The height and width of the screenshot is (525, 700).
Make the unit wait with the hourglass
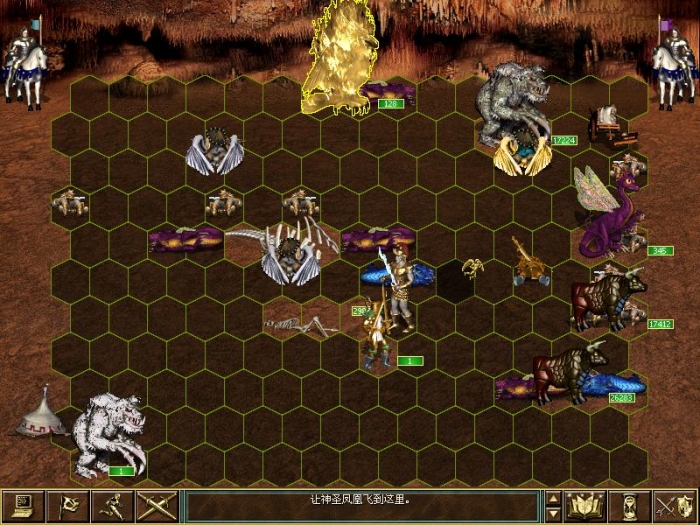pos(630,506)
